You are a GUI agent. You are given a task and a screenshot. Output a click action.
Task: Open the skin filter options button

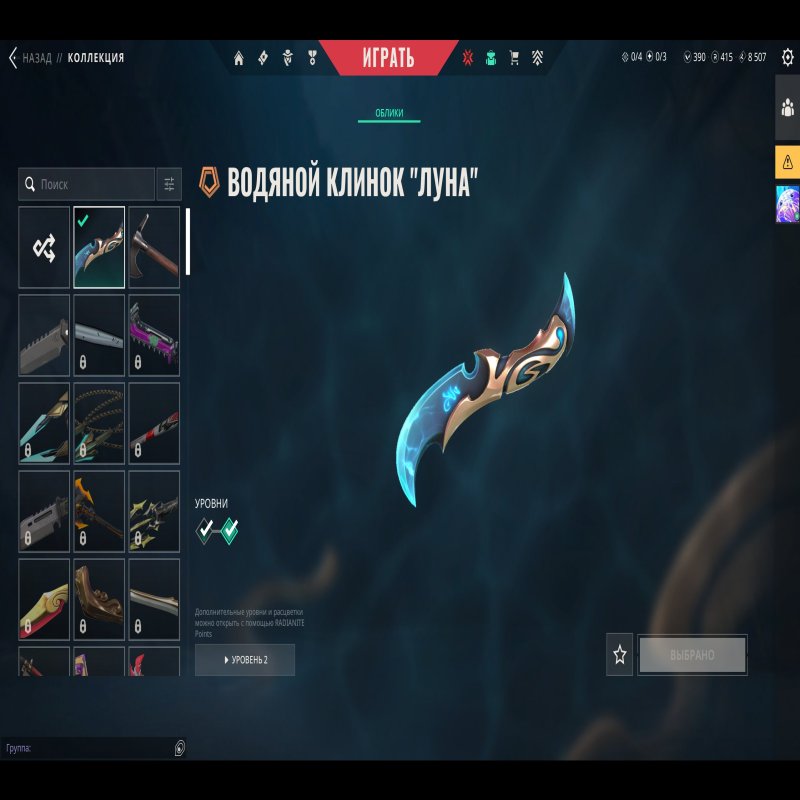(169, 184)
